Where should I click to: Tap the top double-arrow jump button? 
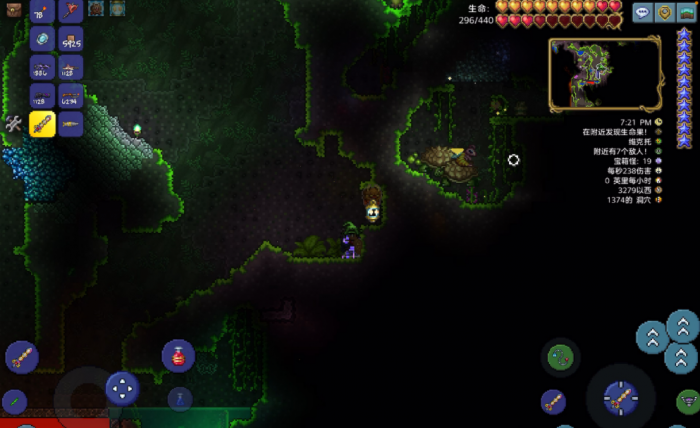point(682,325)
